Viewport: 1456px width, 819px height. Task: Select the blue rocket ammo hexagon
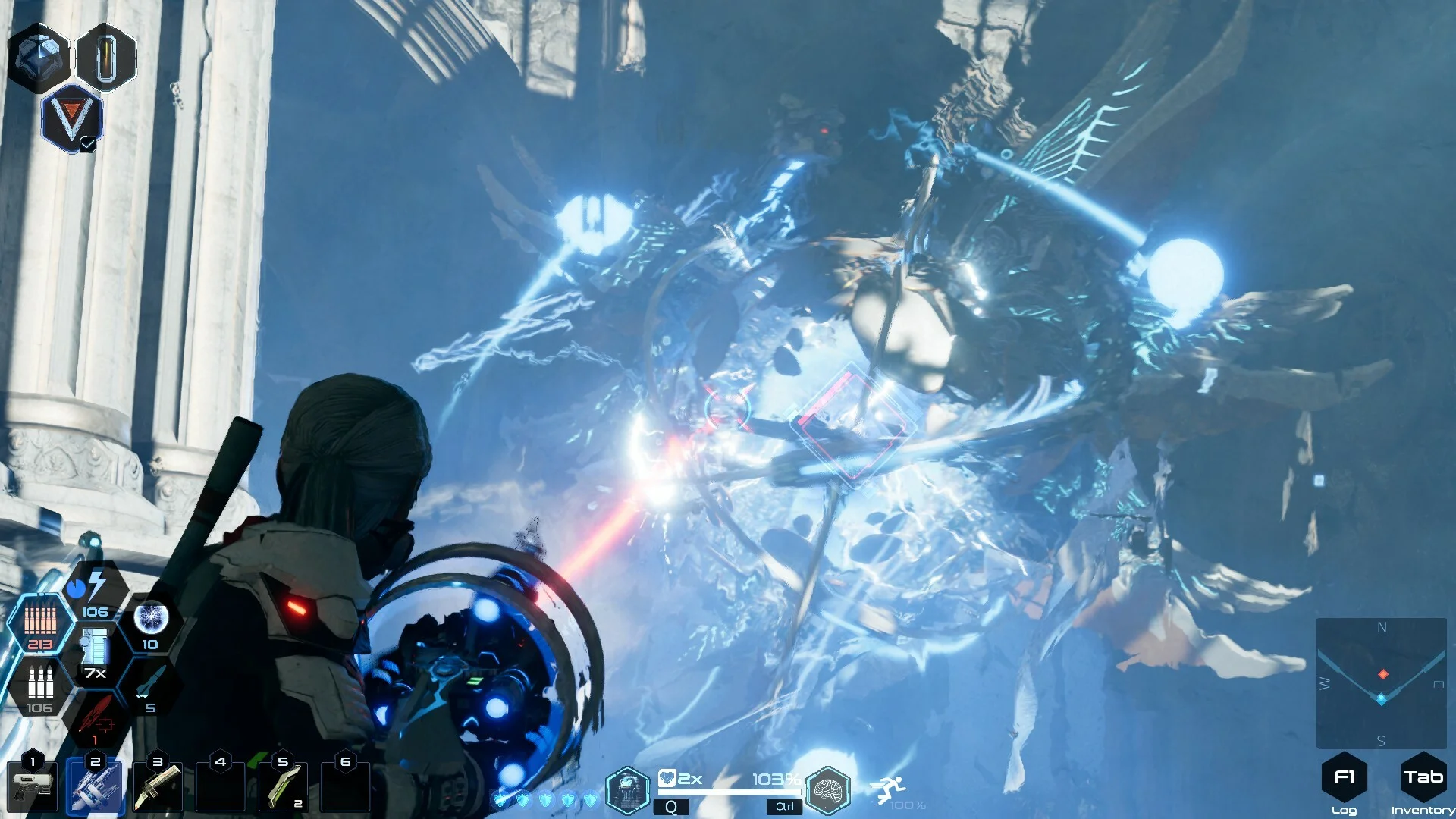click(149, 688)
